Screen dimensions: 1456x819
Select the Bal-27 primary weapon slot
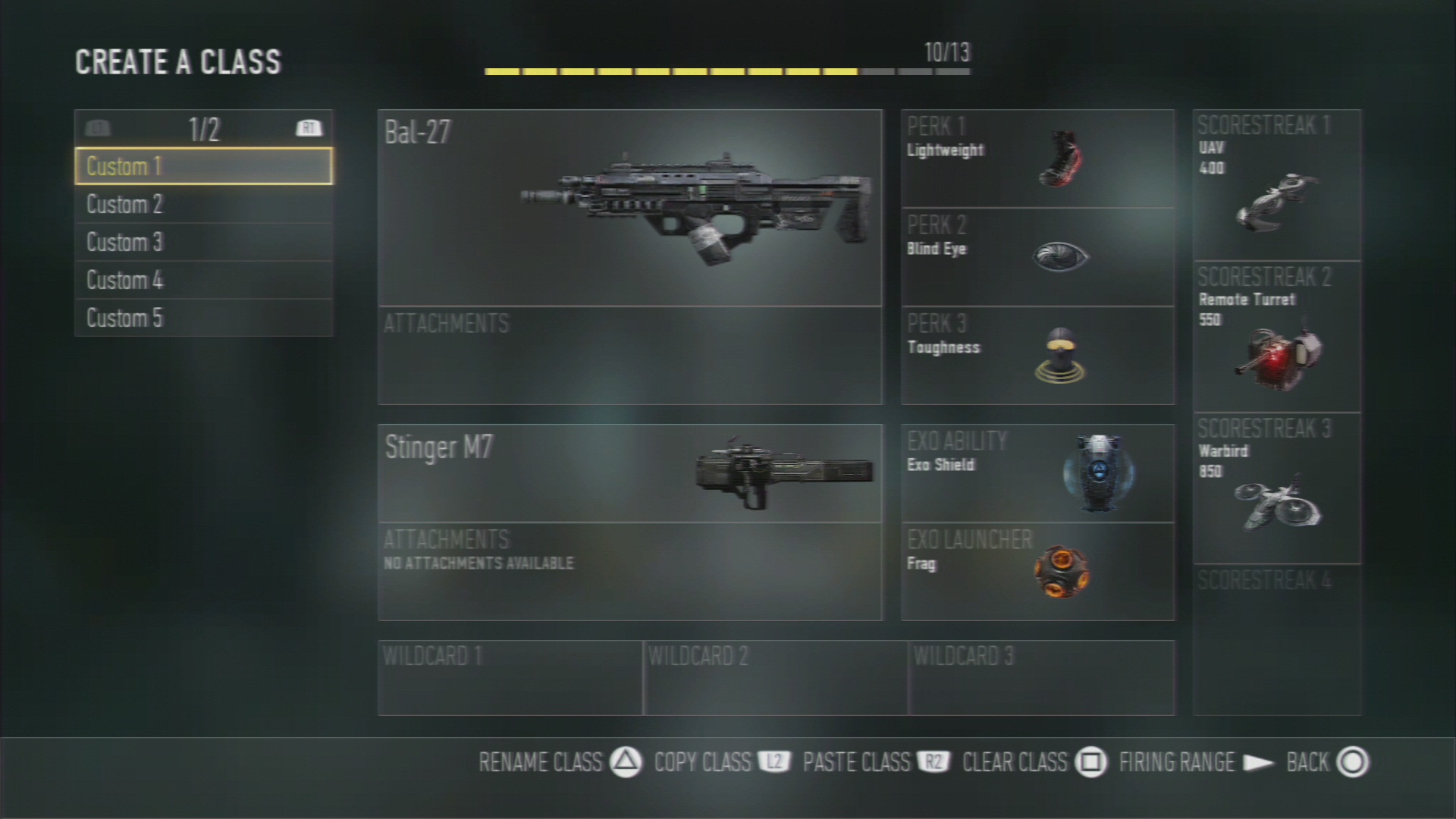coord(629,208)
